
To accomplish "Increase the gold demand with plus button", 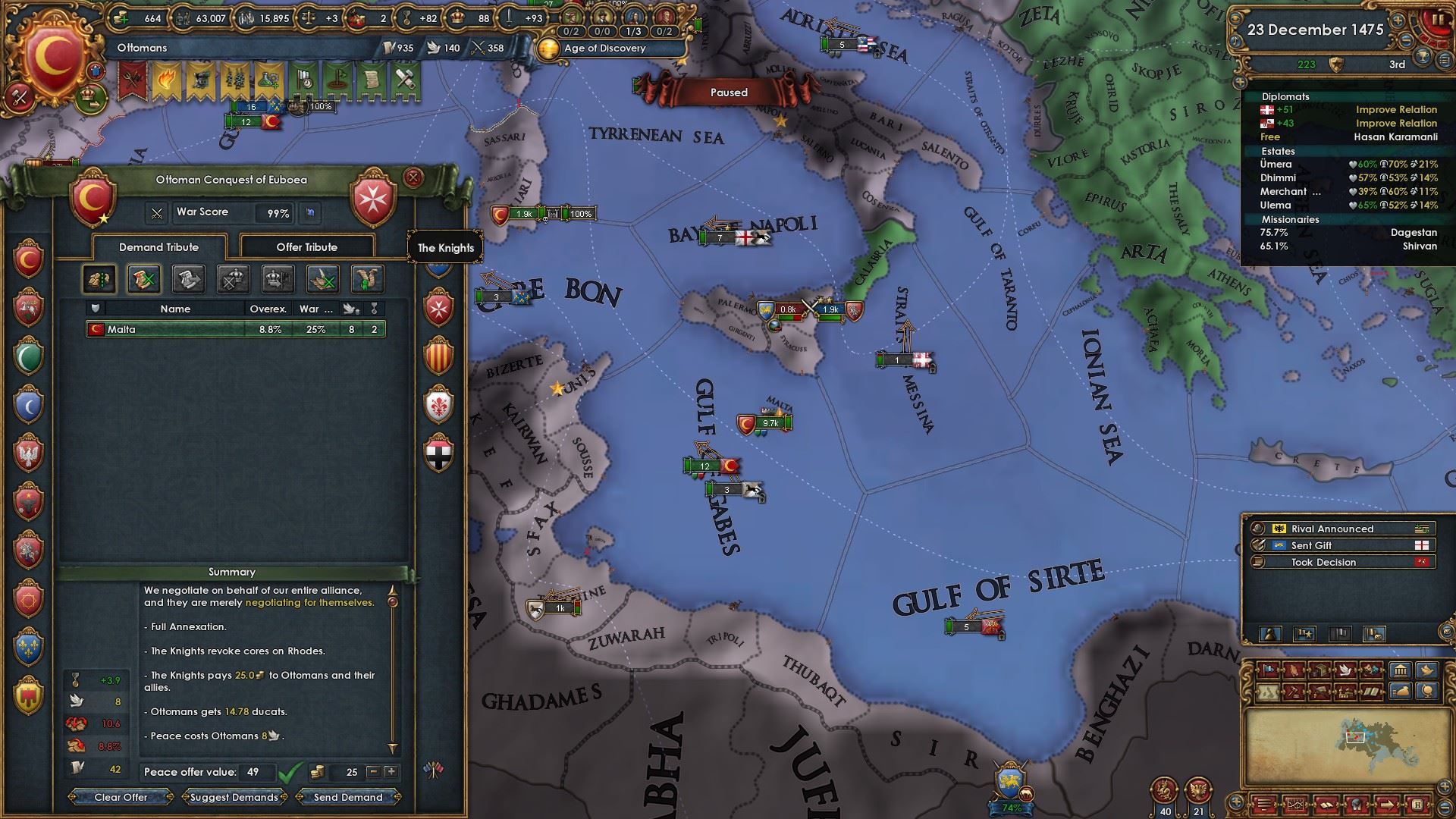I will [391, 772].
